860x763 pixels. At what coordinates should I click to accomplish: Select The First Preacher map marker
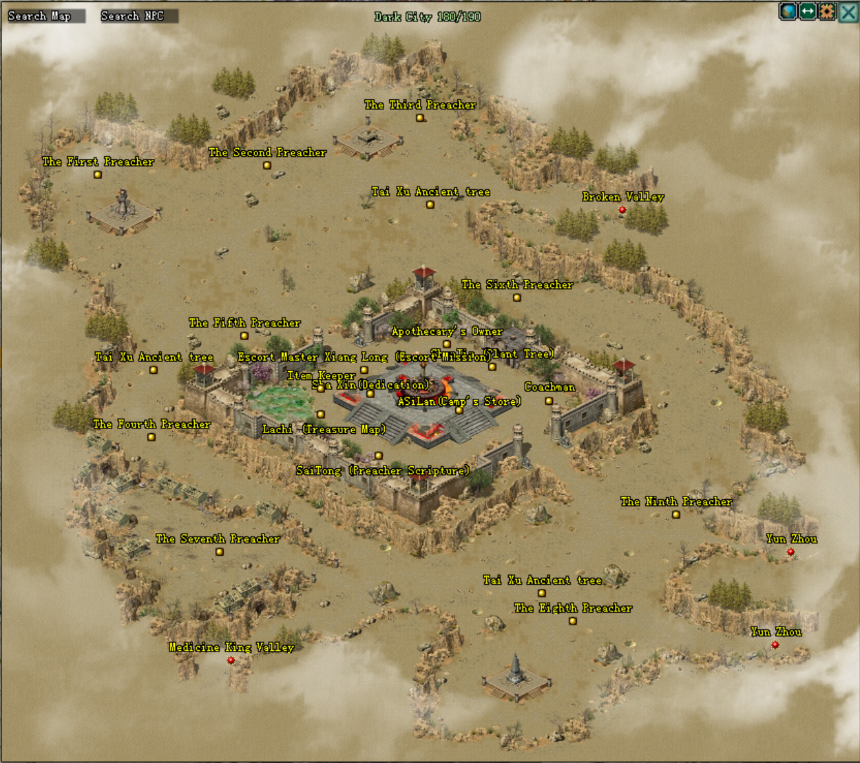[x=98, y=175]
